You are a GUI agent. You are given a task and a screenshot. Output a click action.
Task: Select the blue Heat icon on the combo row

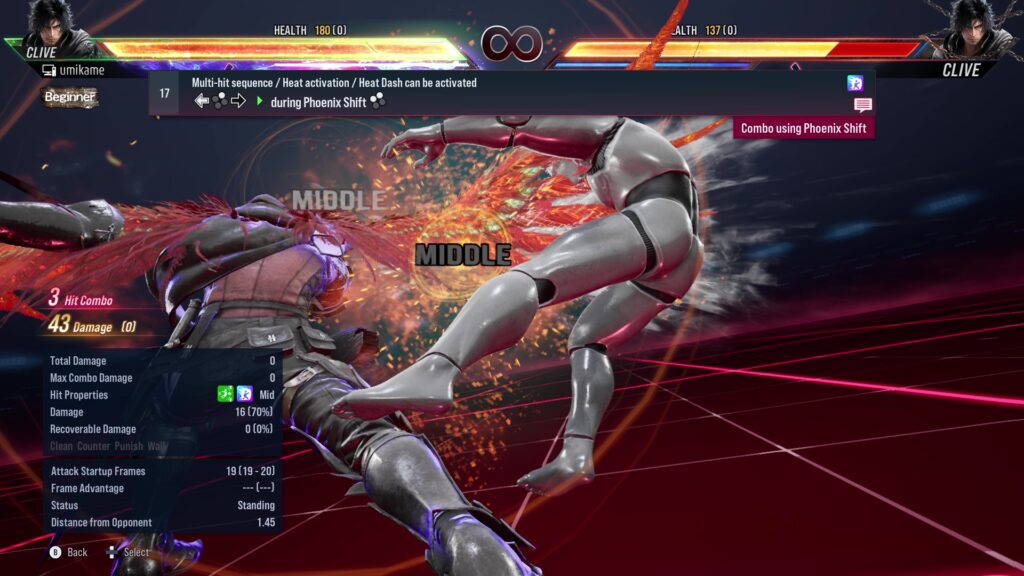coord(855,83)
